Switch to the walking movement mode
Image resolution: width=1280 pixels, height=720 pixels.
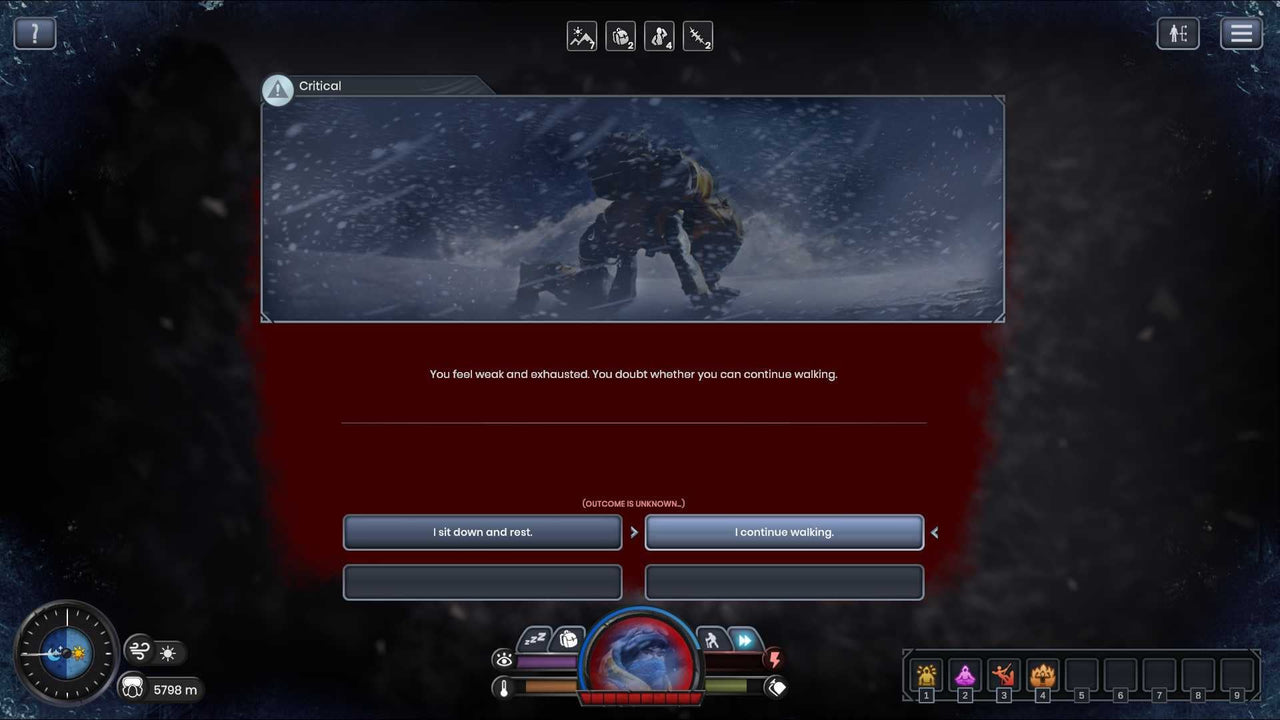(711, 640)
